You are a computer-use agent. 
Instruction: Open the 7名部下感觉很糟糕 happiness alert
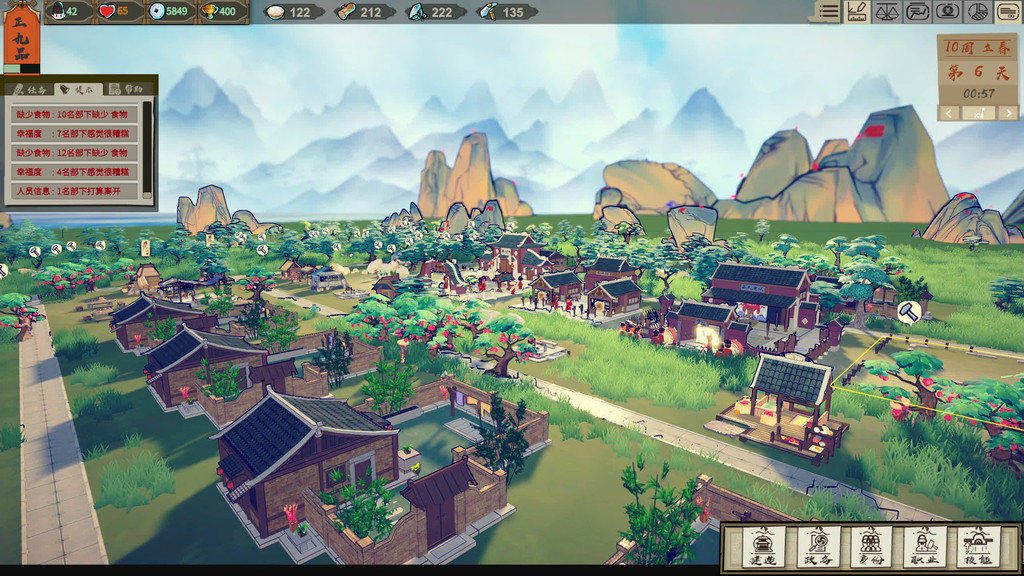pyautogui.click(x=74, y=133)
